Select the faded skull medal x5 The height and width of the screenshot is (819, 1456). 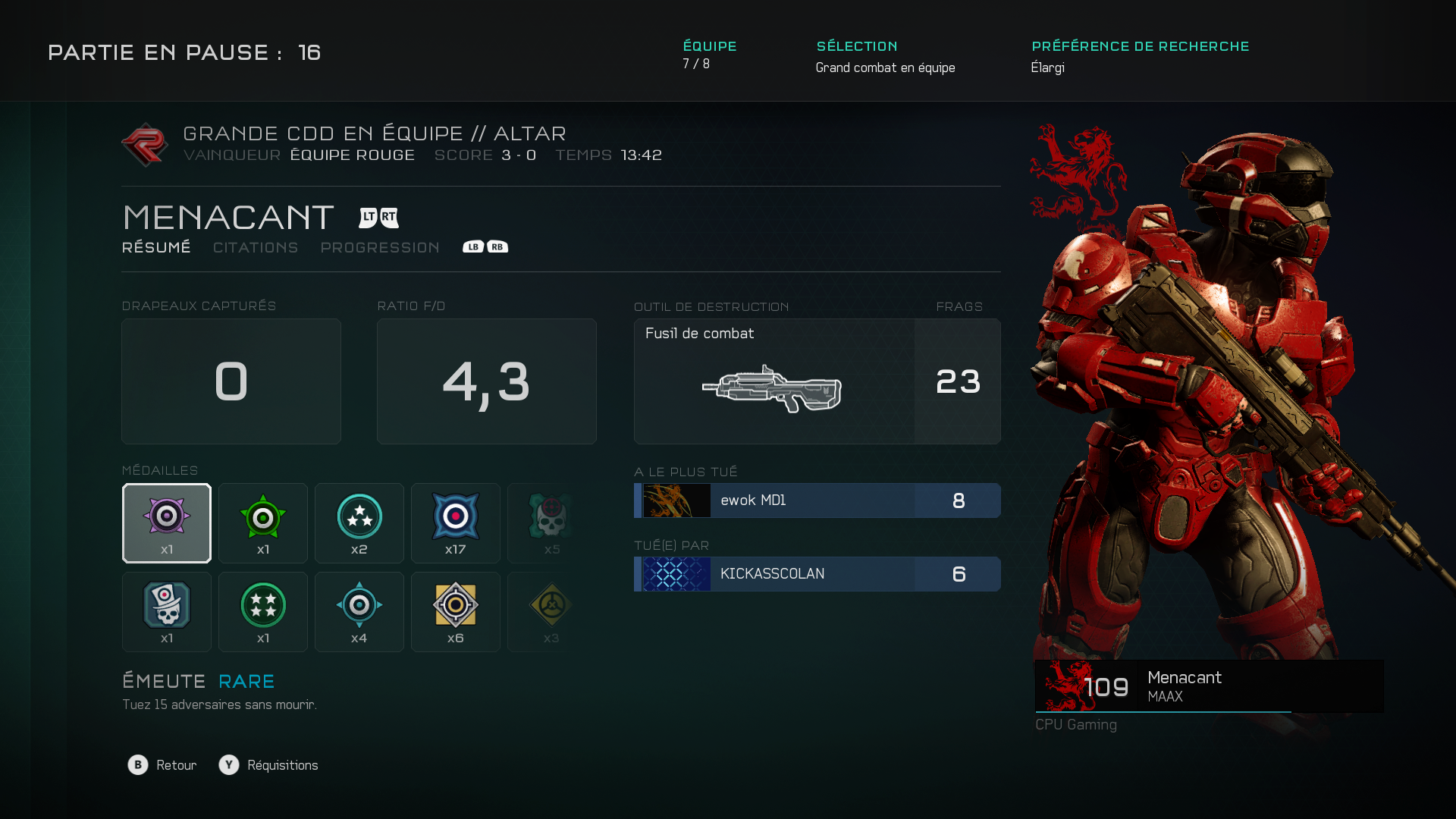point(551,523)
